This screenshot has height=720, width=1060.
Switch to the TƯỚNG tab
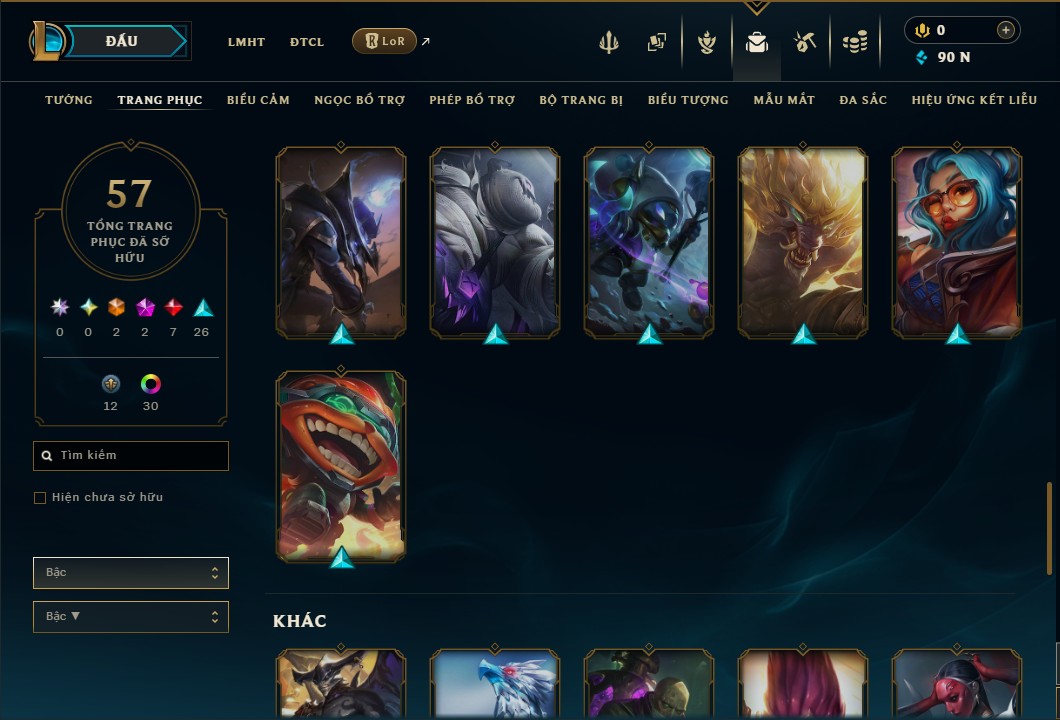point(69,100)
